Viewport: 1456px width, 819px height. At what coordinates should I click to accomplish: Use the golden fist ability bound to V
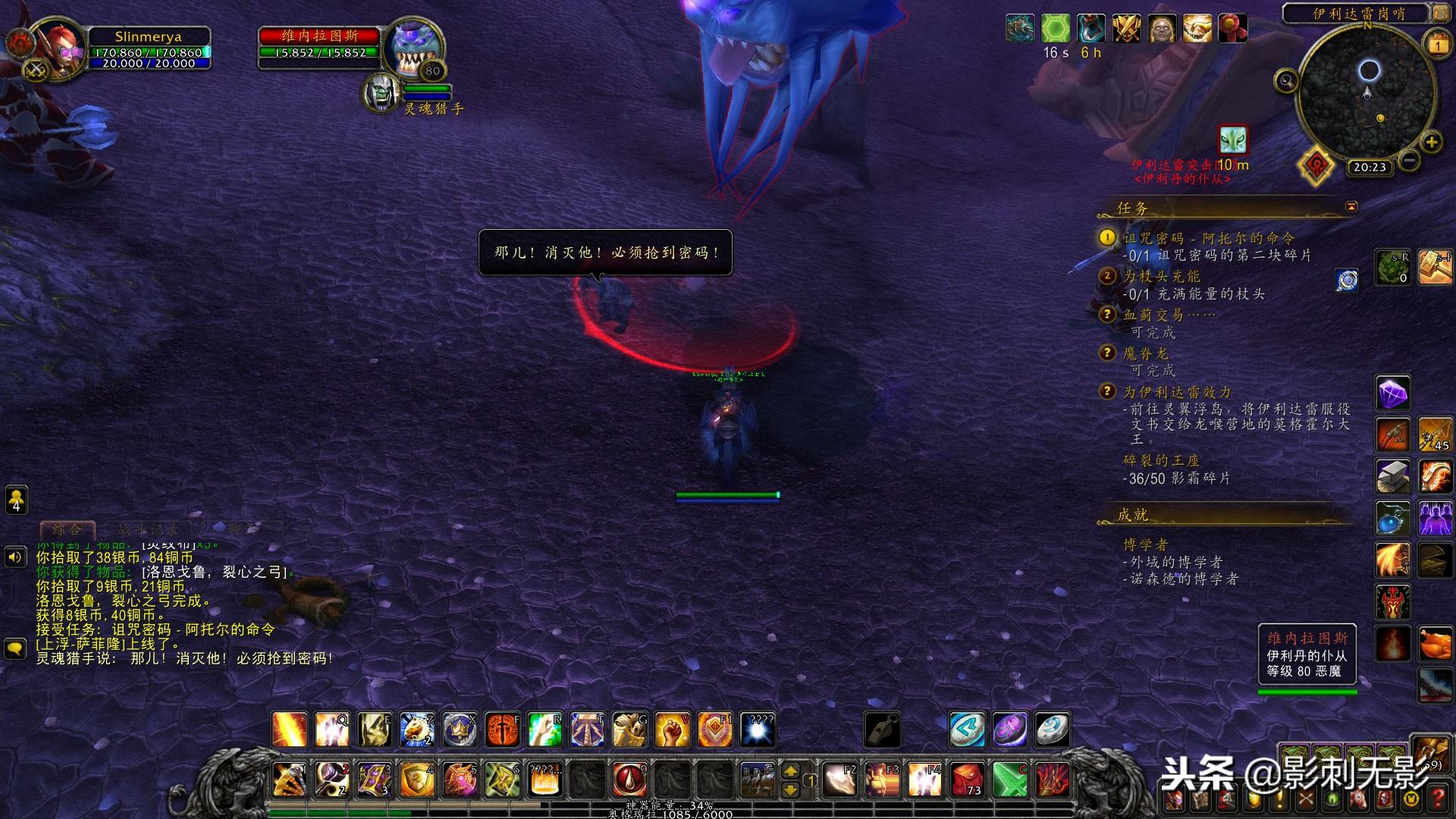tap(672, 730)
